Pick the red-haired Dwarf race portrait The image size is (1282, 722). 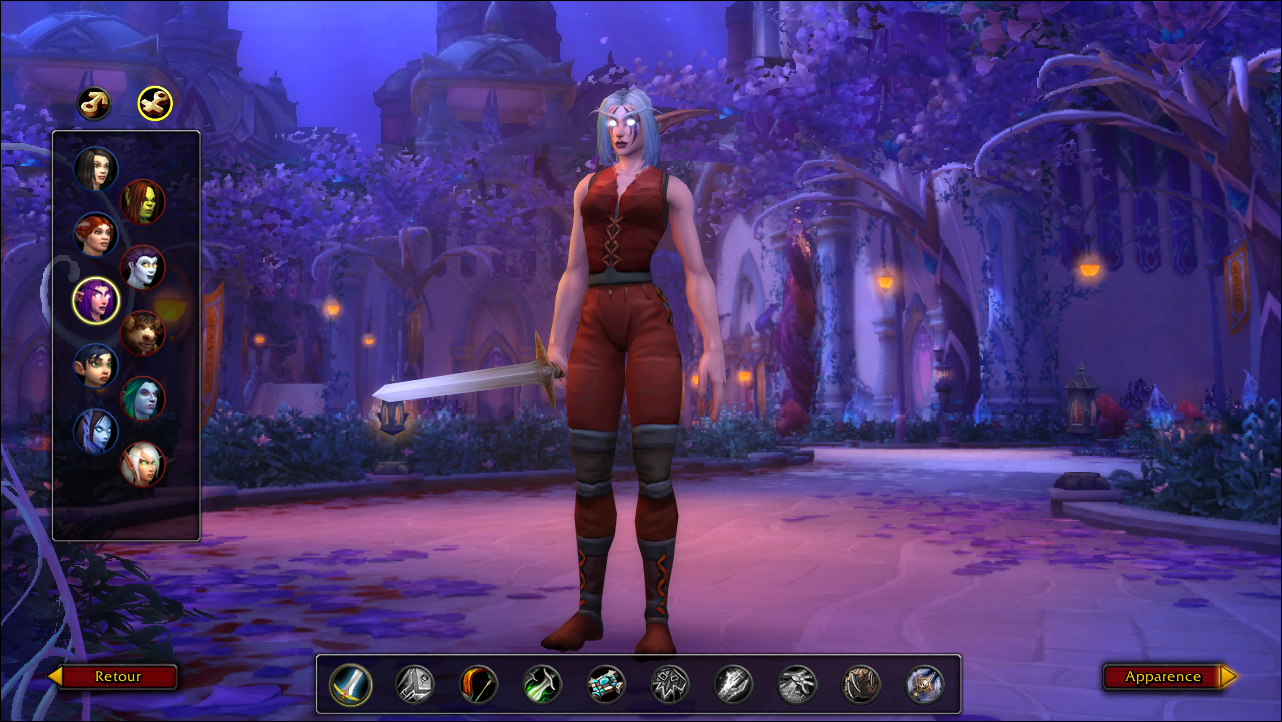pos(96,235)
